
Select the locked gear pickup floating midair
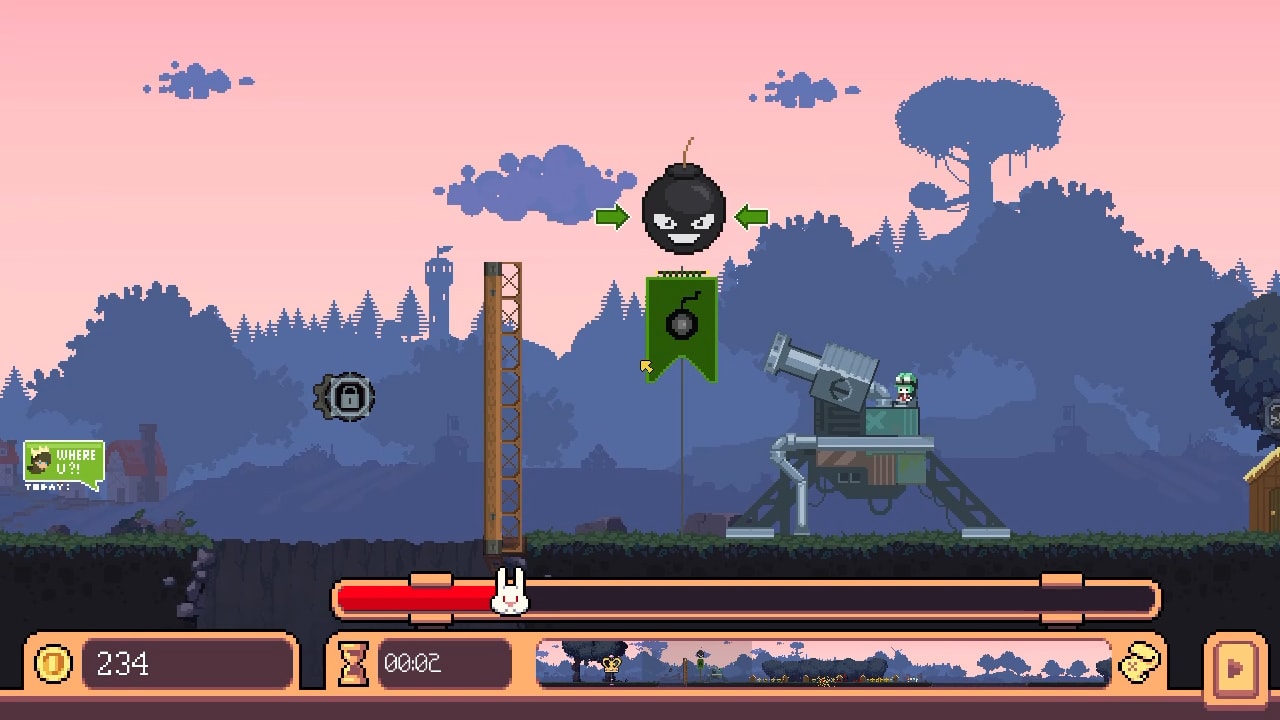(x=345, y=396)
